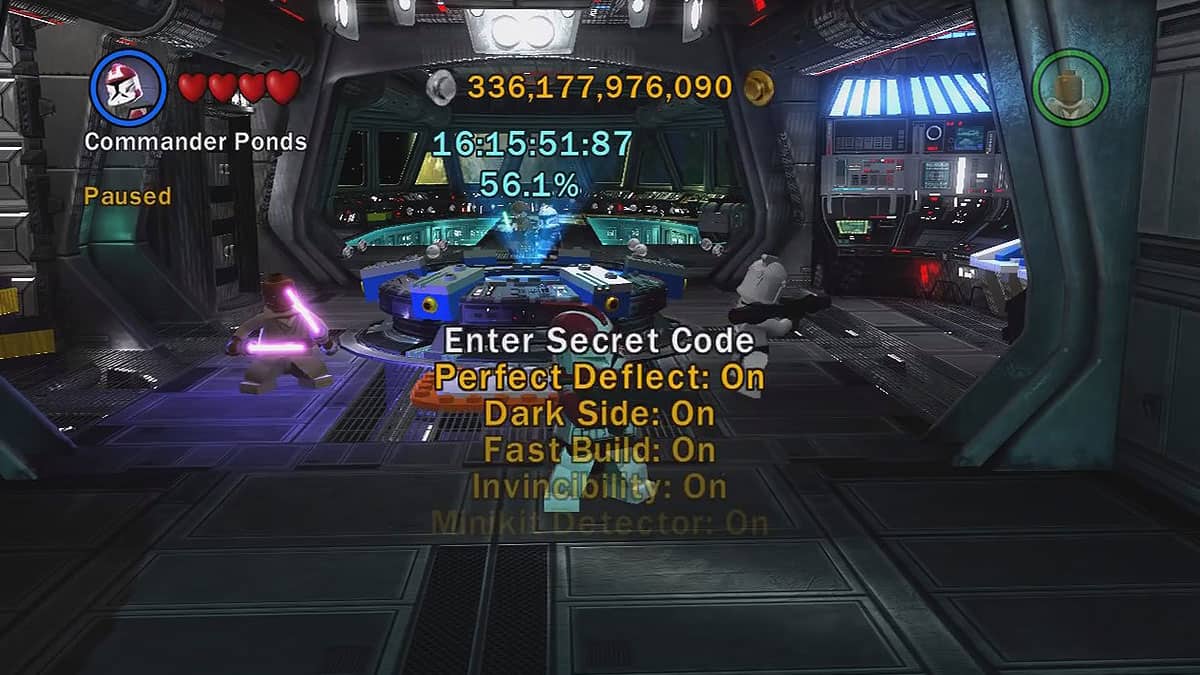Switch the Fast Build extra off

(x=599, y=450)
